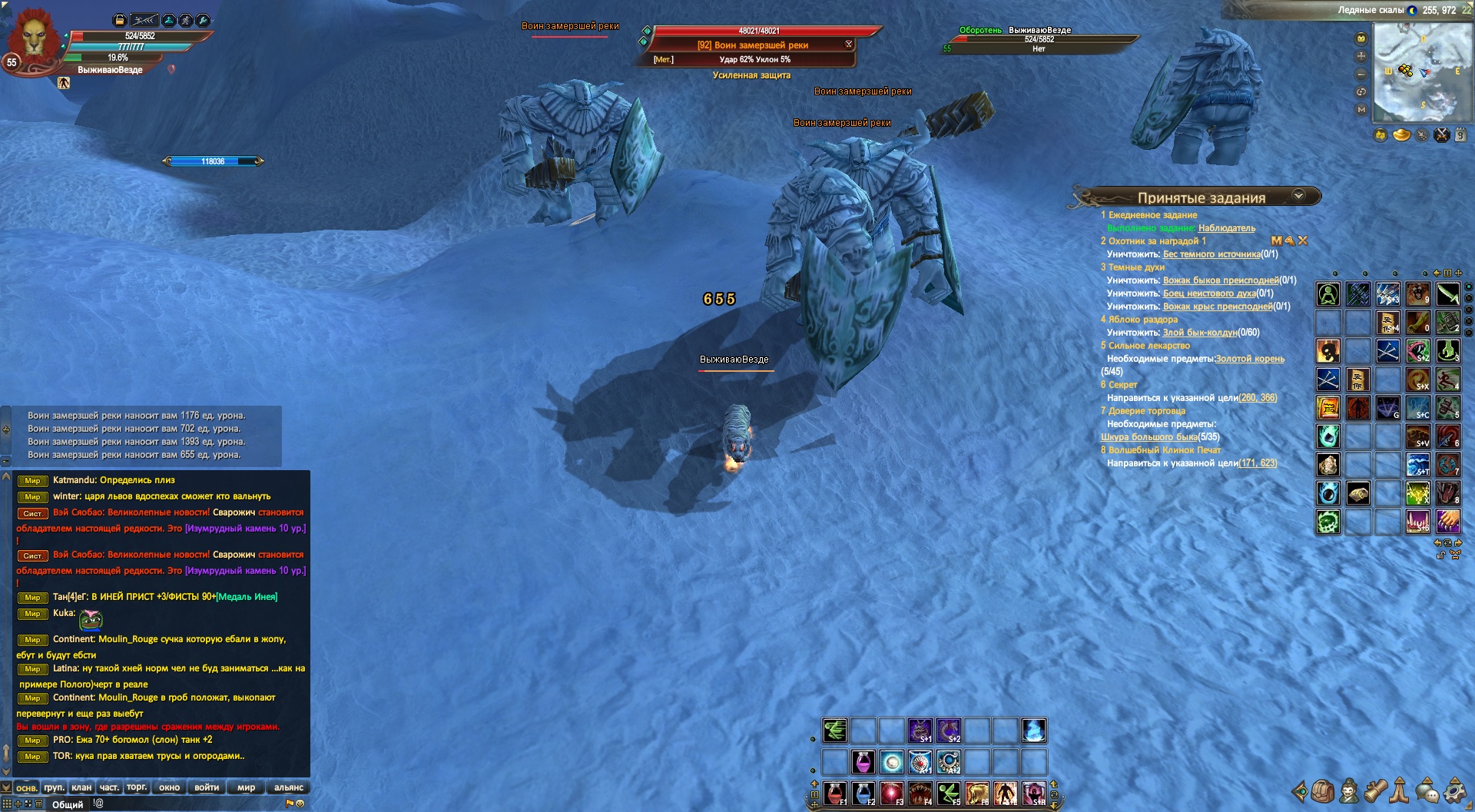This screenshot has height=812, width=1475.
Task: Activate the fanged maw skill on F4
Action: 920,793
